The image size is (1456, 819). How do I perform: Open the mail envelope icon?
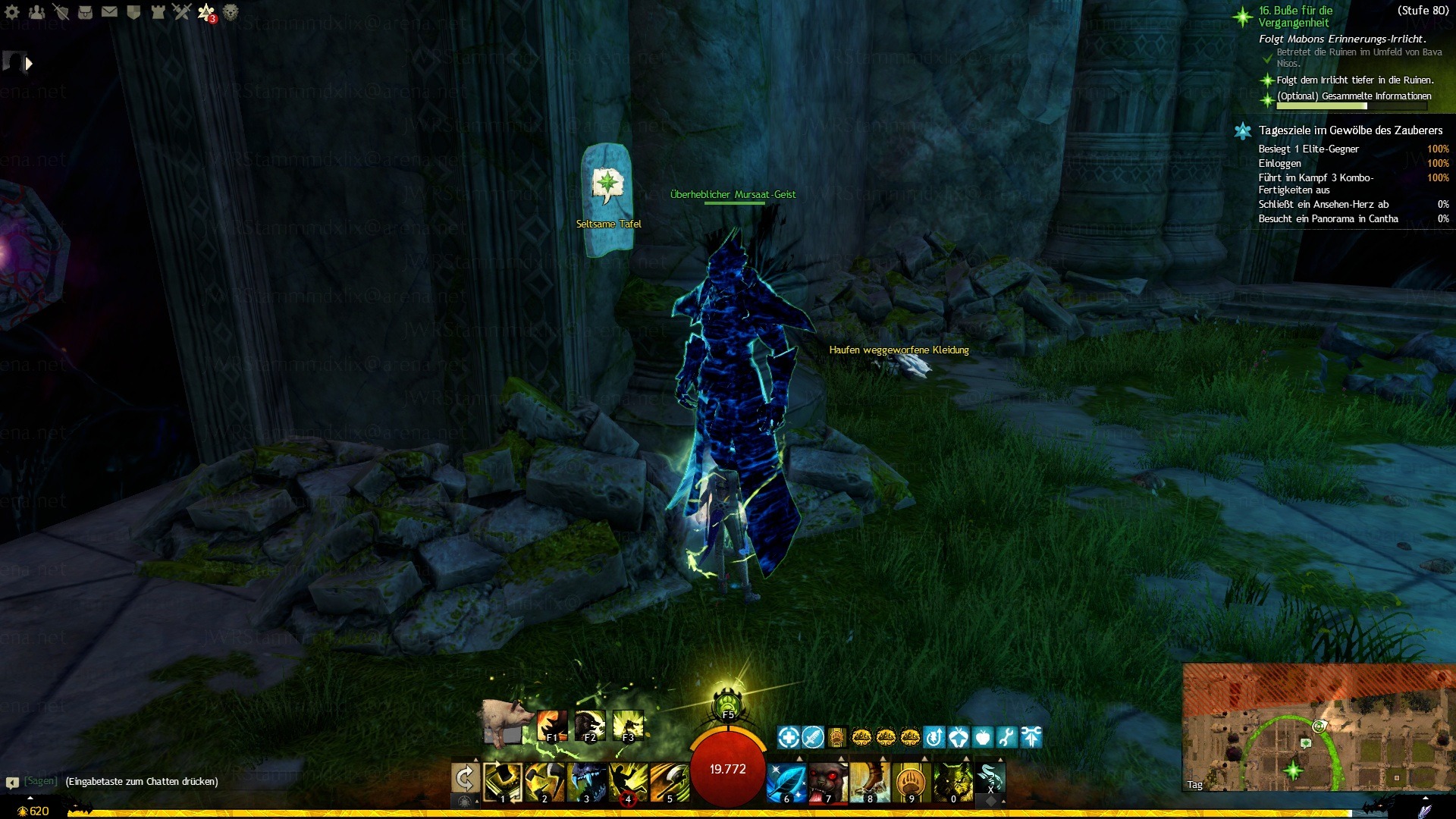point(109,12)
